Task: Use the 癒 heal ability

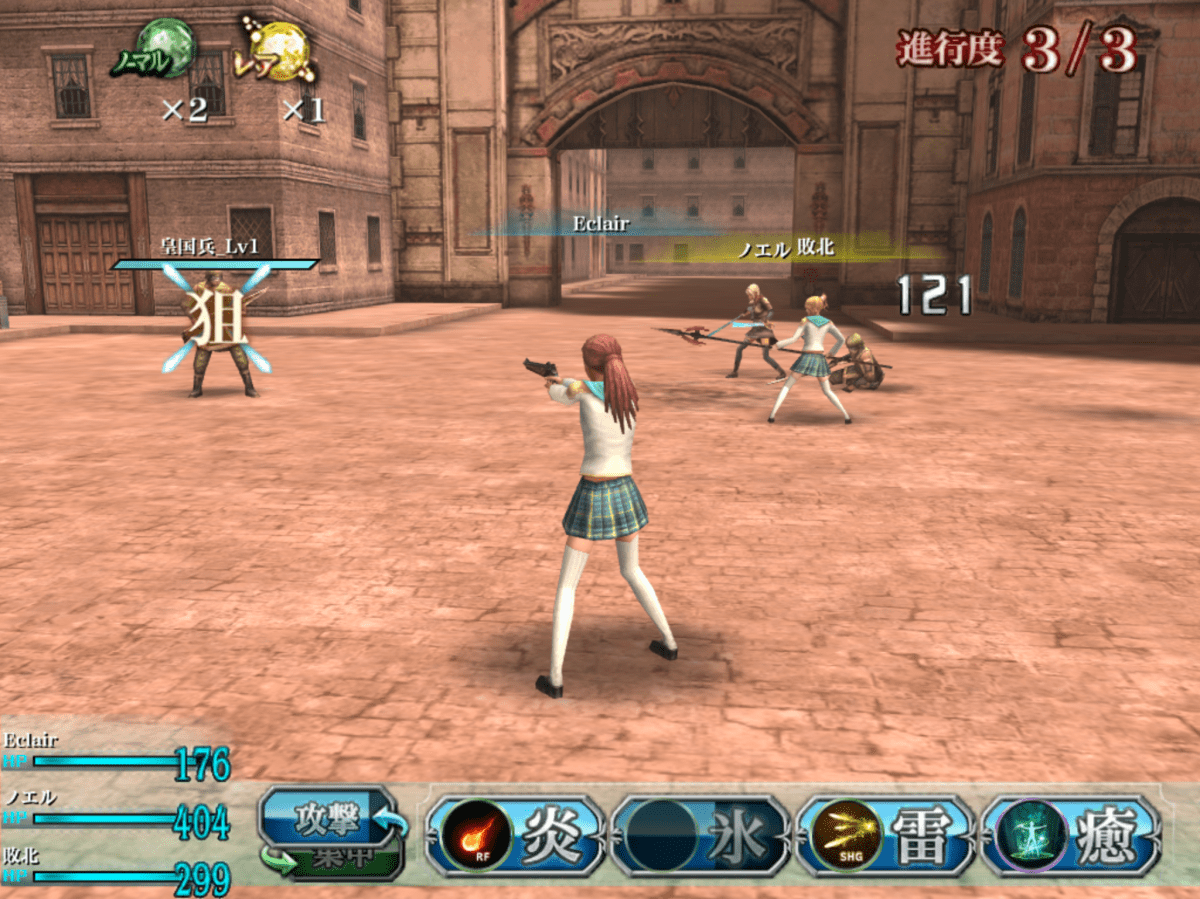Action: [1070, 837]
